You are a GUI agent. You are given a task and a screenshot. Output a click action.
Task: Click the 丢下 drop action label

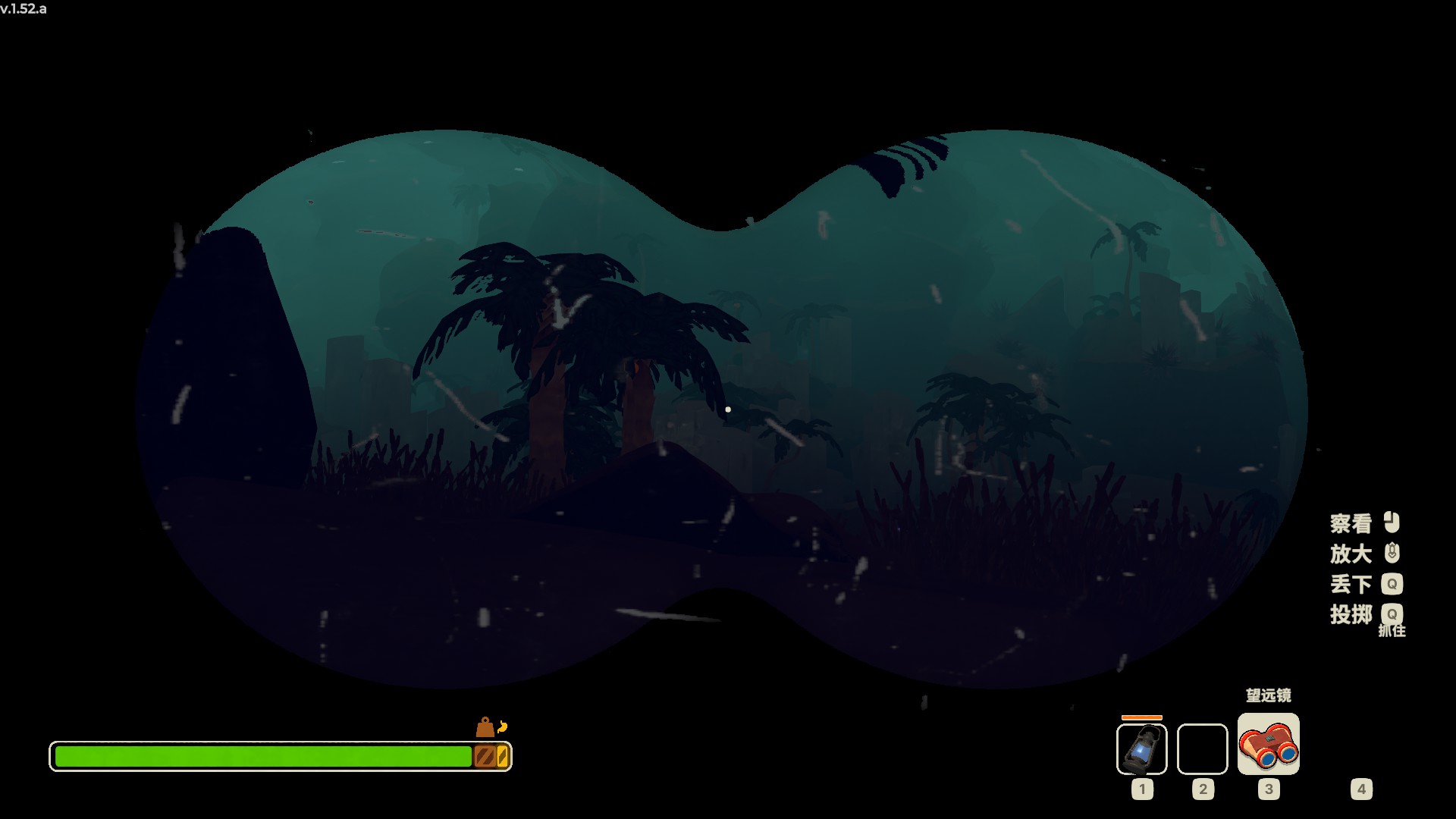pos(1351,584)
